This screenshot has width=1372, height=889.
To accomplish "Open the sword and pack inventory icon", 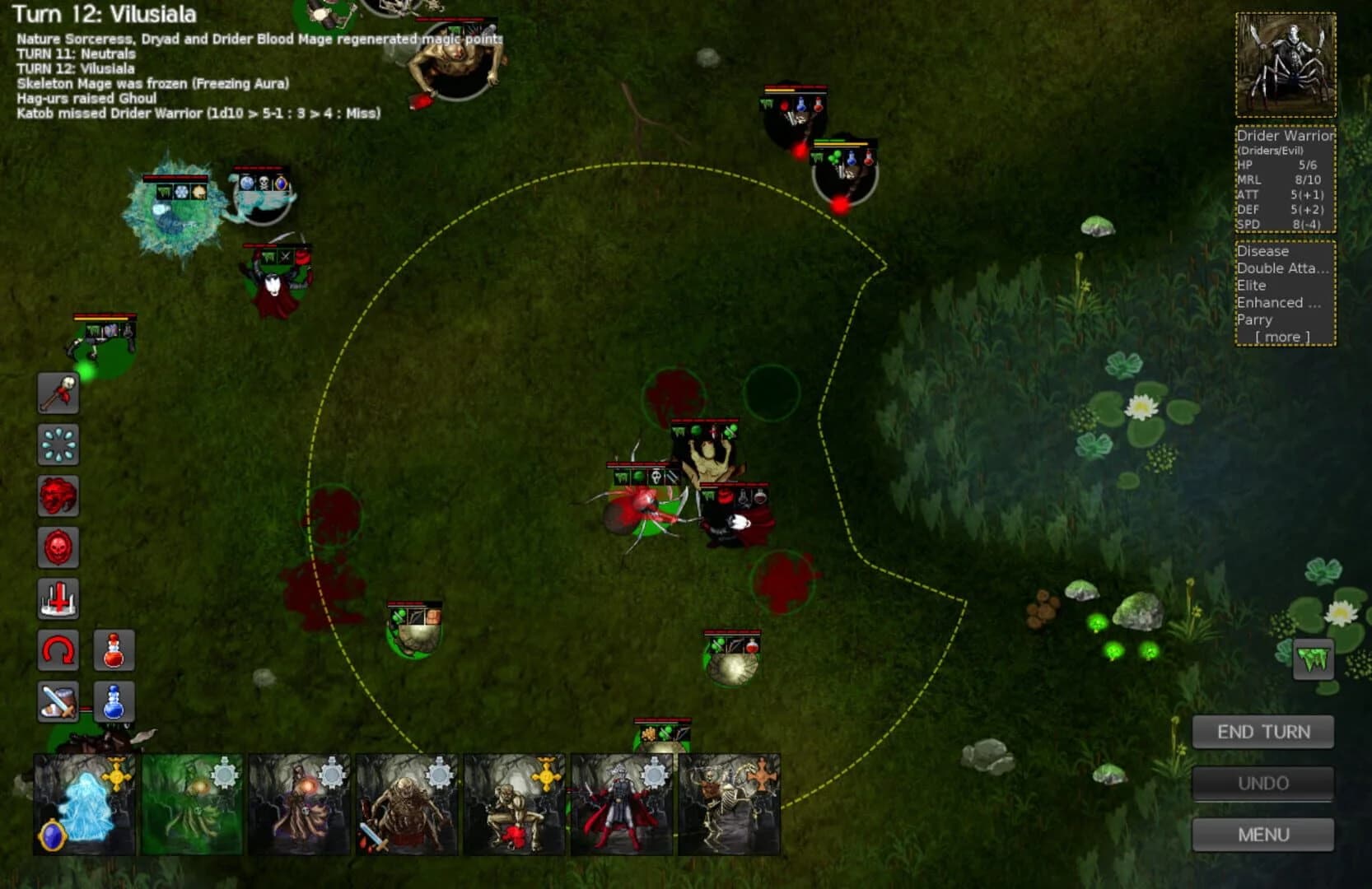I will (58, 701).
